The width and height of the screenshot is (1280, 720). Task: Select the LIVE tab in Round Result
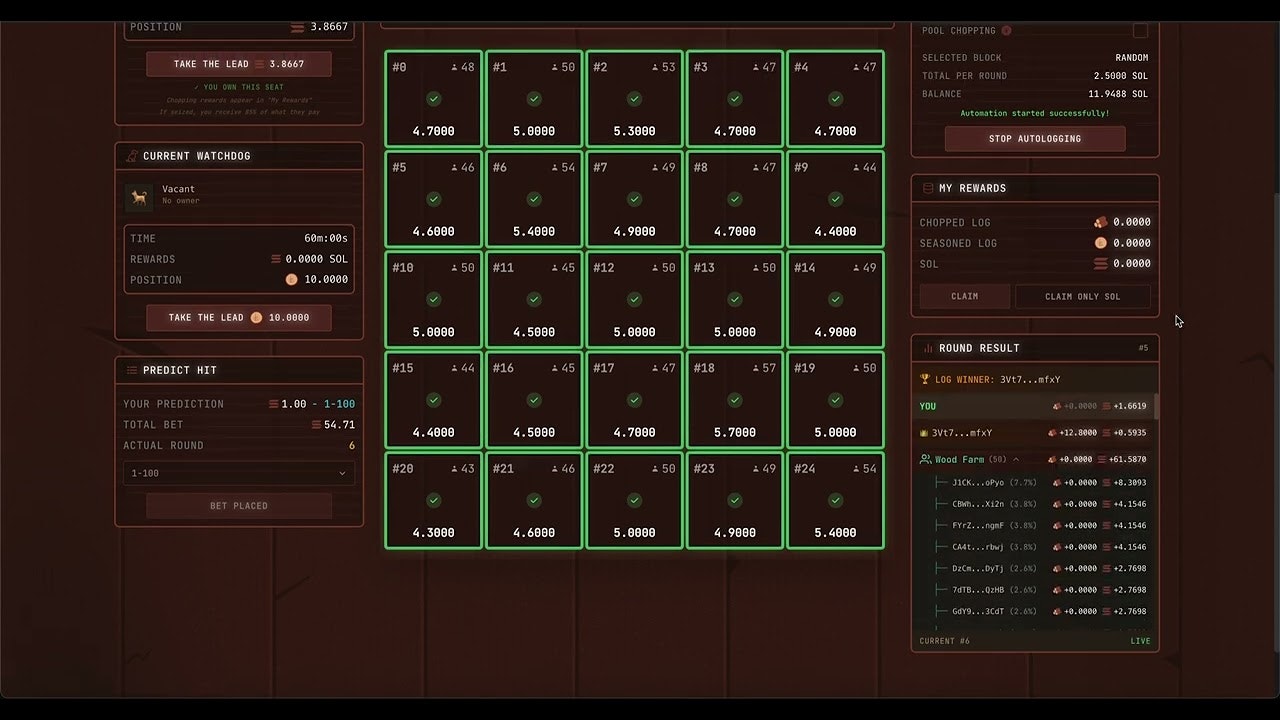pyautogui.click(x=1140, y=640)
